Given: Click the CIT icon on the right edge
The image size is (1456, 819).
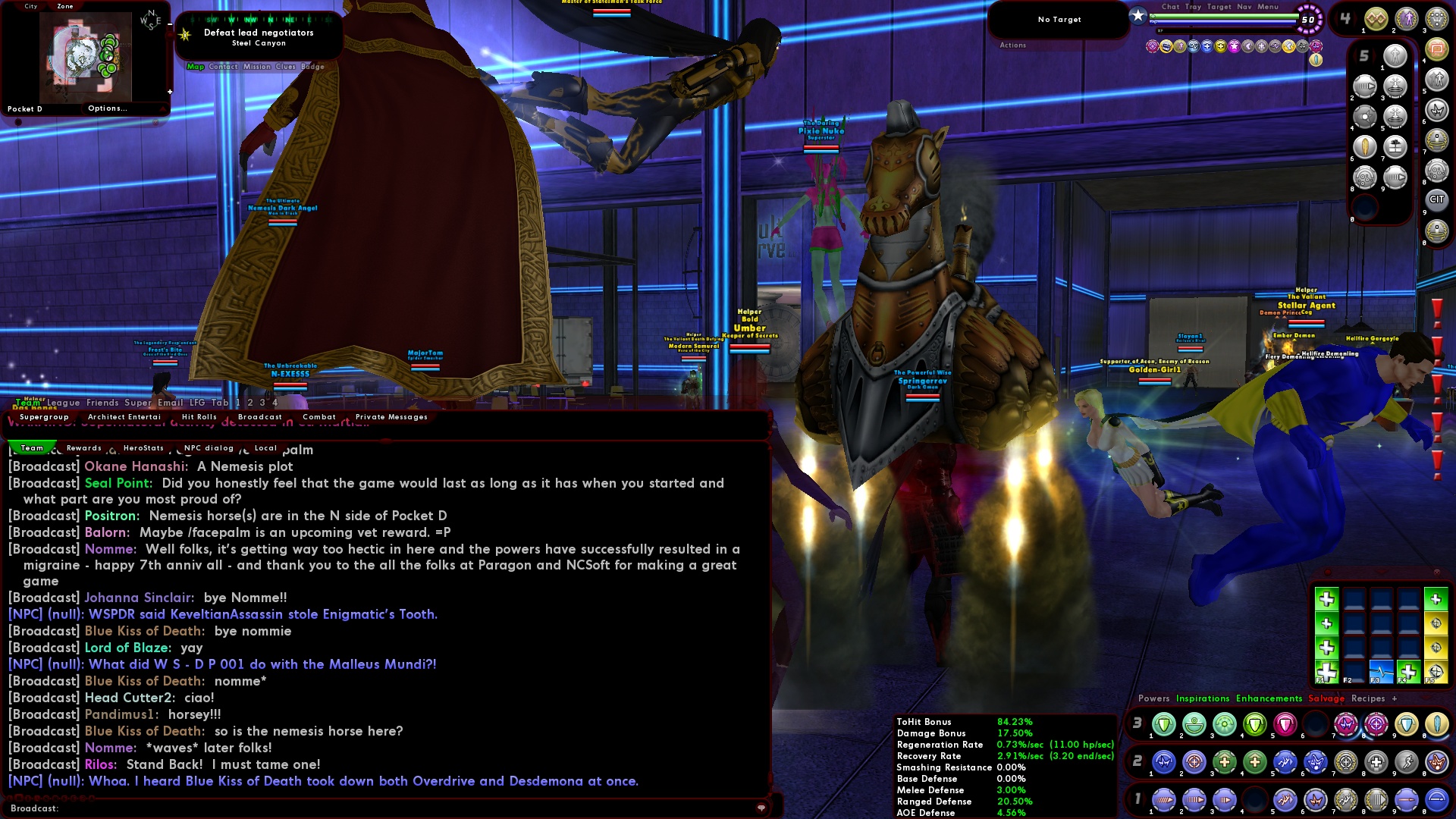Looking at the screenshot, I should pyautogui.click(x=1436, y=198).
